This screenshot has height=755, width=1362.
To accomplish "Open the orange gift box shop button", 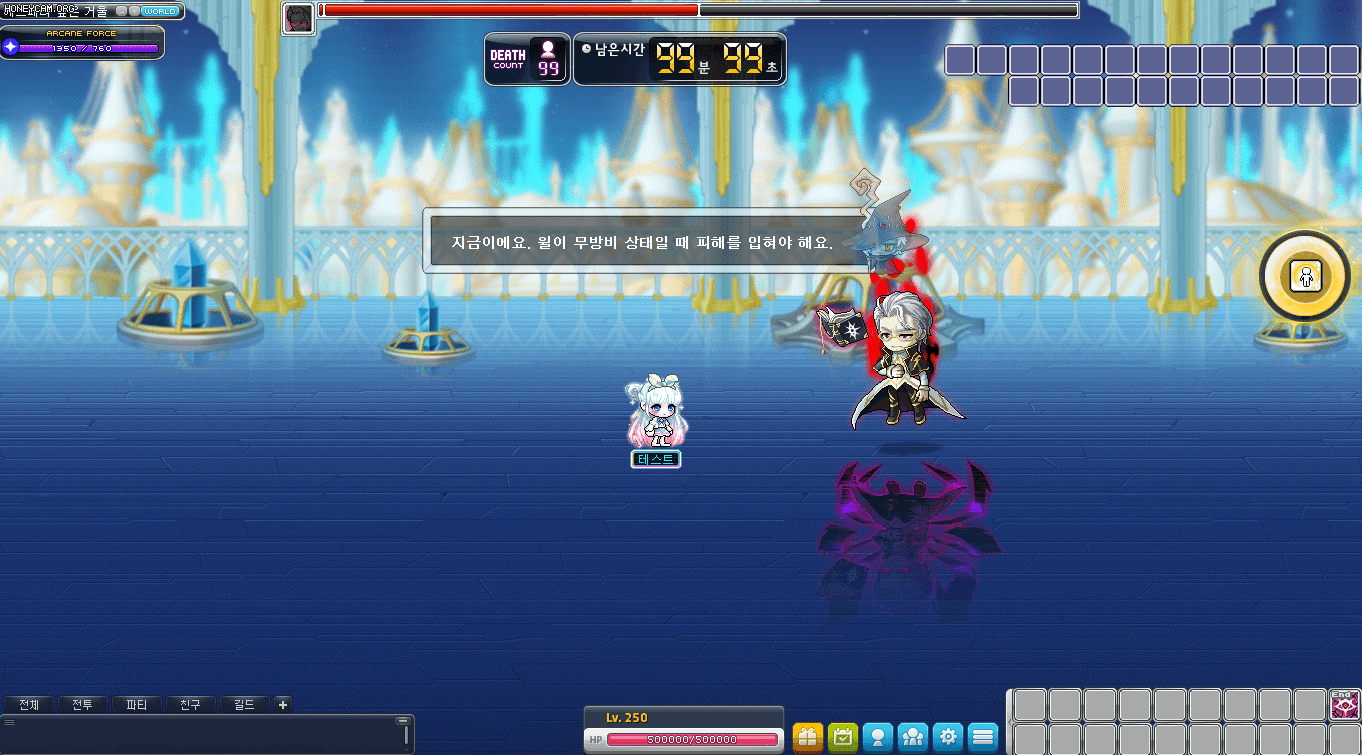I will pos(808,738).
